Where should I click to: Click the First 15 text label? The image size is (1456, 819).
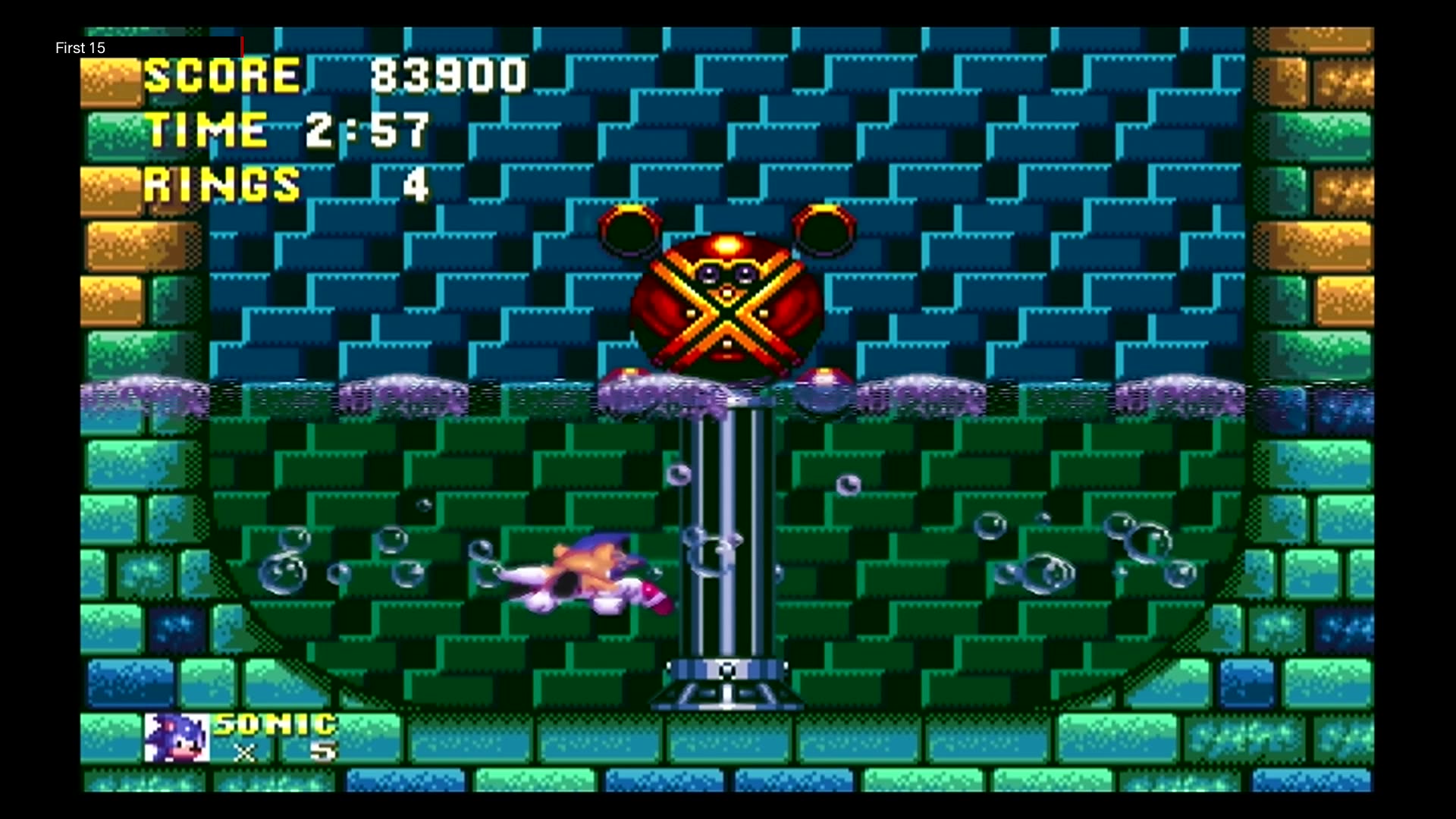[x=80, y=48]
